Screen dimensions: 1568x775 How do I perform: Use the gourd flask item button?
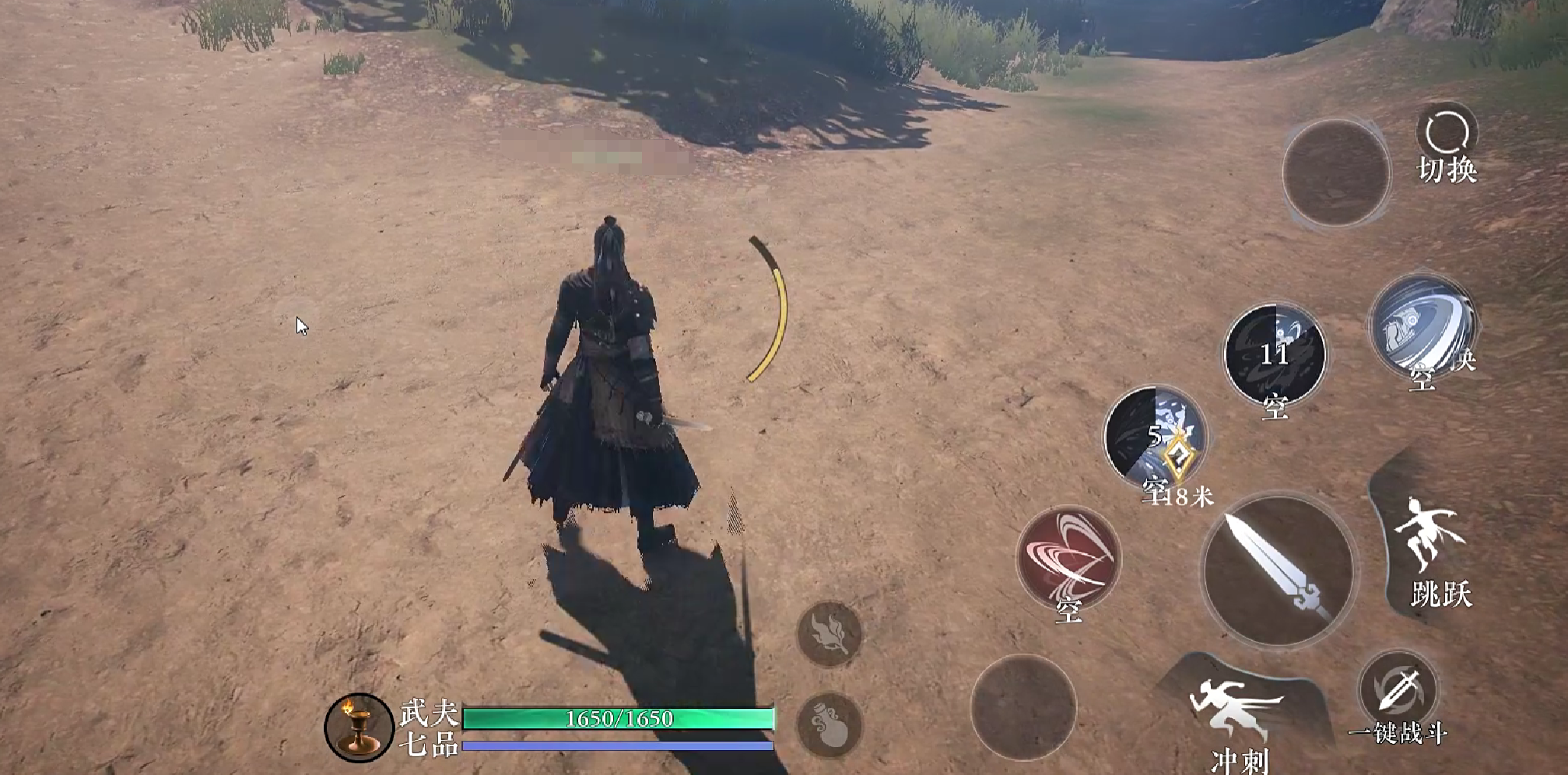click(830, 724)
